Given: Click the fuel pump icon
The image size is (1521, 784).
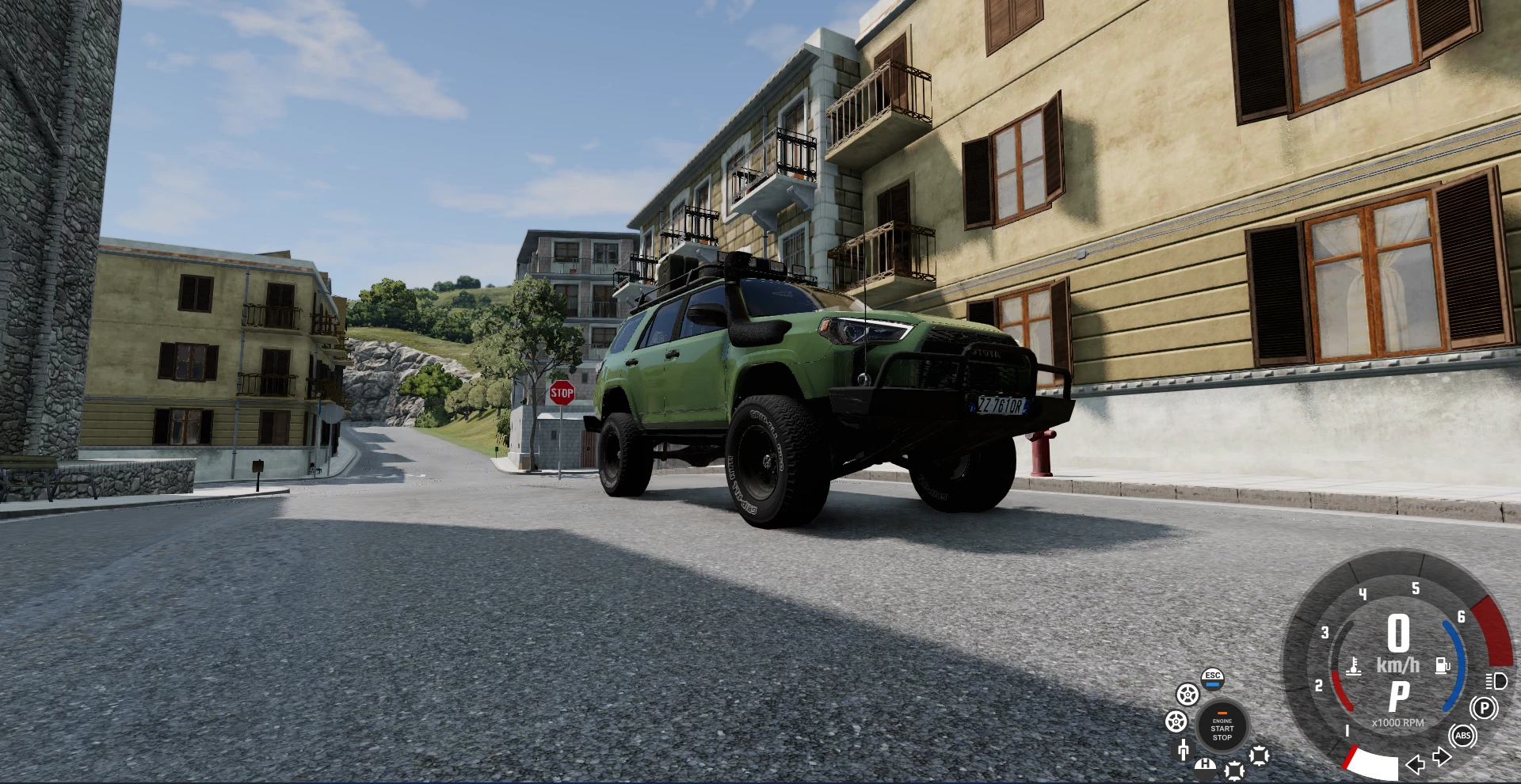Looking at the screenshot, I should [1443, 665].
